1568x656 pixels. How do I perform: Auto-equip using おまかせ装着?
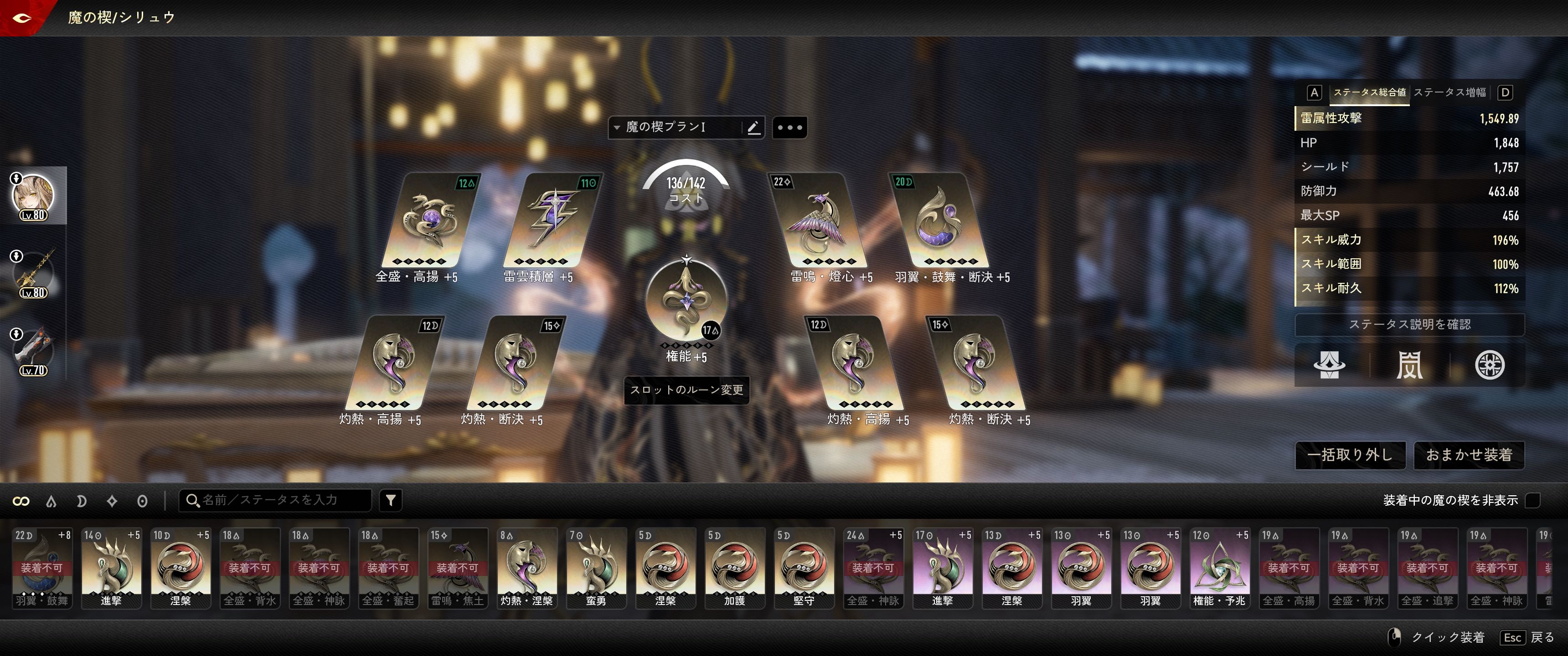1469,455
